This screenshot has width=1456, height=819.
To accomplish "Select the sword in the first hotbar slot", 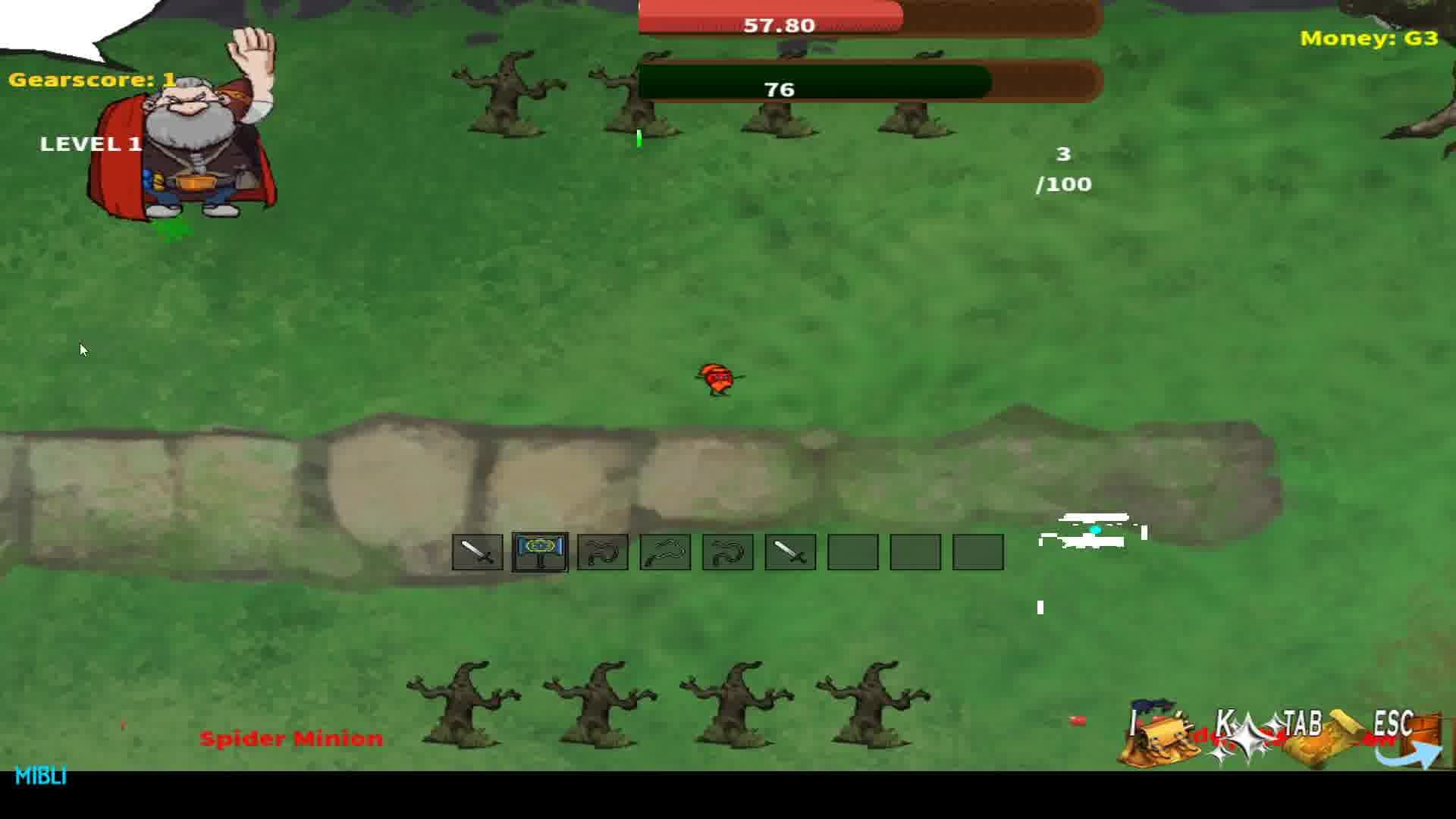I will [x=477, y=551].
